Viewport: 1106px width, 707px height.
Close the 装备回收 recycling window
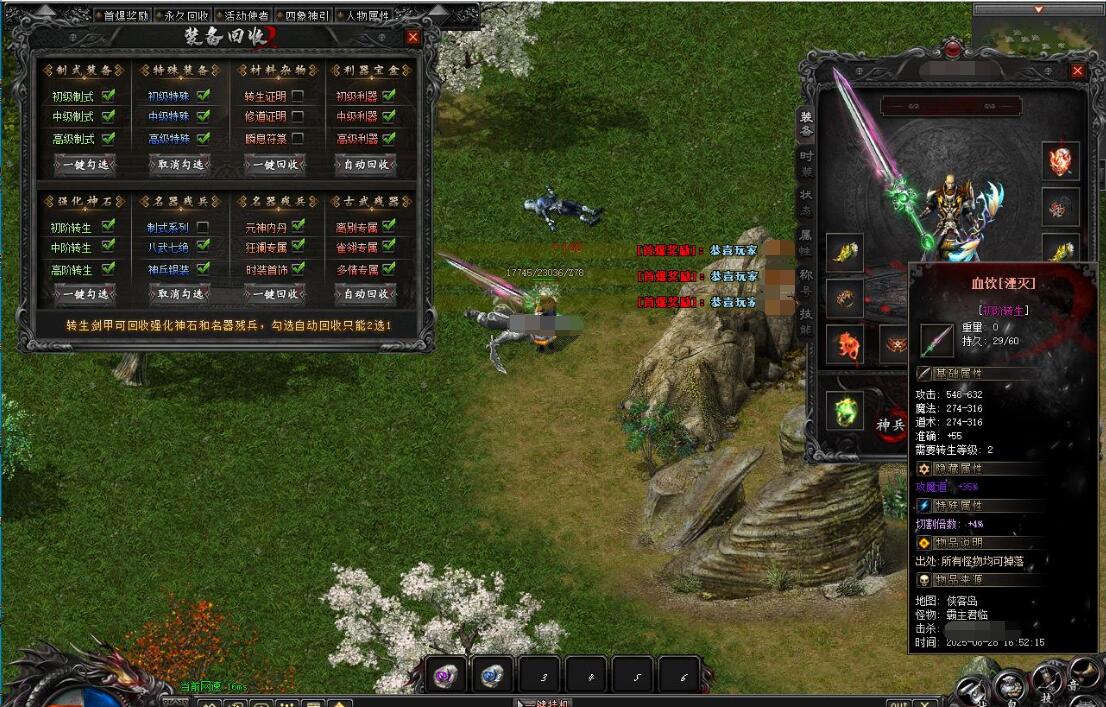[413, 37]
